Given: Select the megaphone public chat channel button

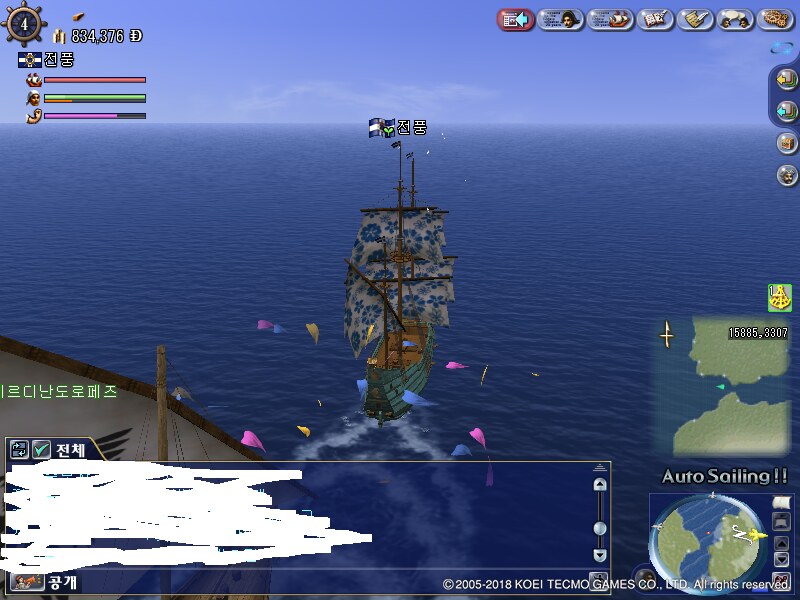Looking at the screenshot, I should click(27, 581).
